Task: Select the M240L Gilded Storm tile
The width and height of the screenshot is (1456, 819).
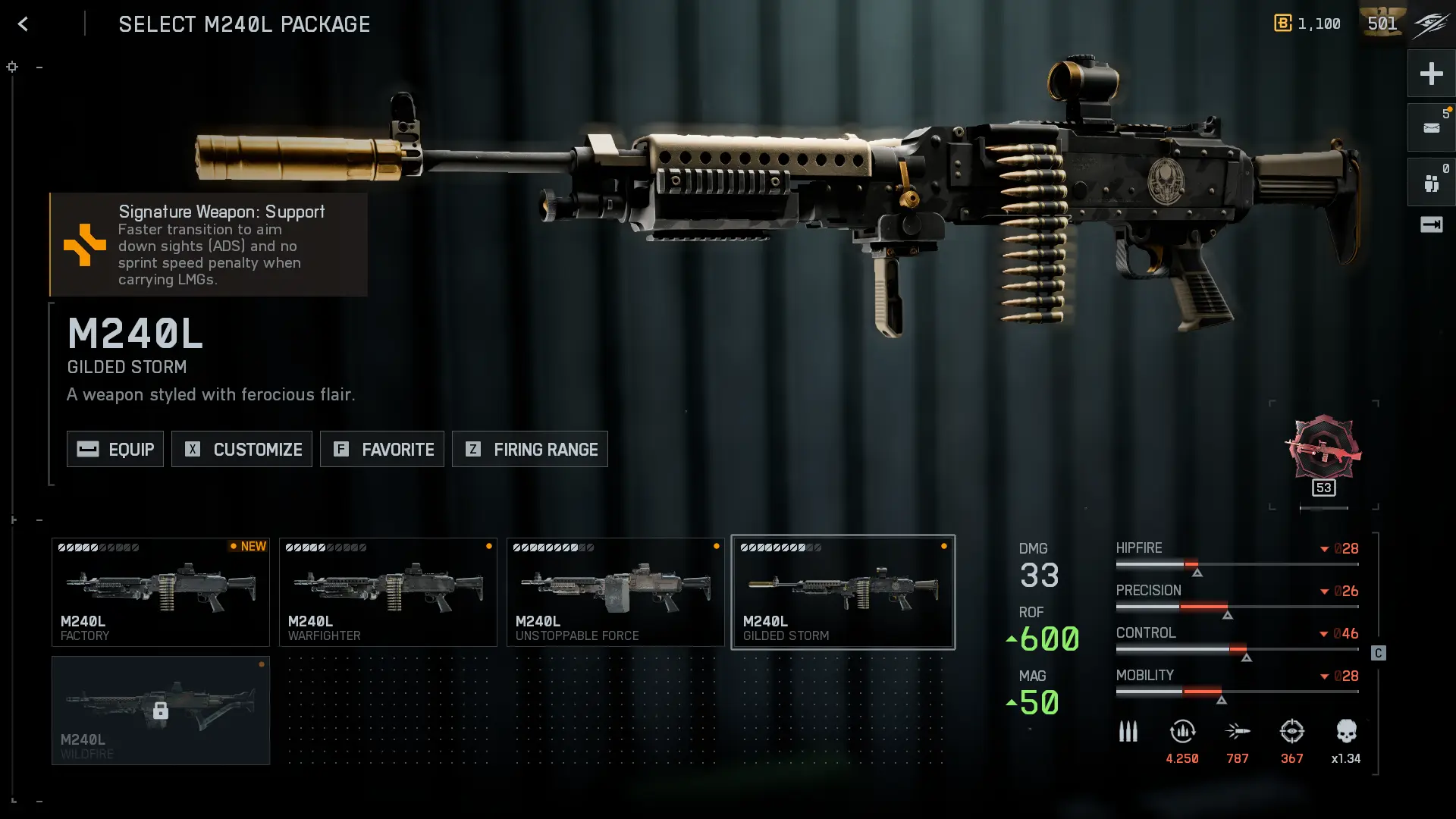Action: [843, 592]
